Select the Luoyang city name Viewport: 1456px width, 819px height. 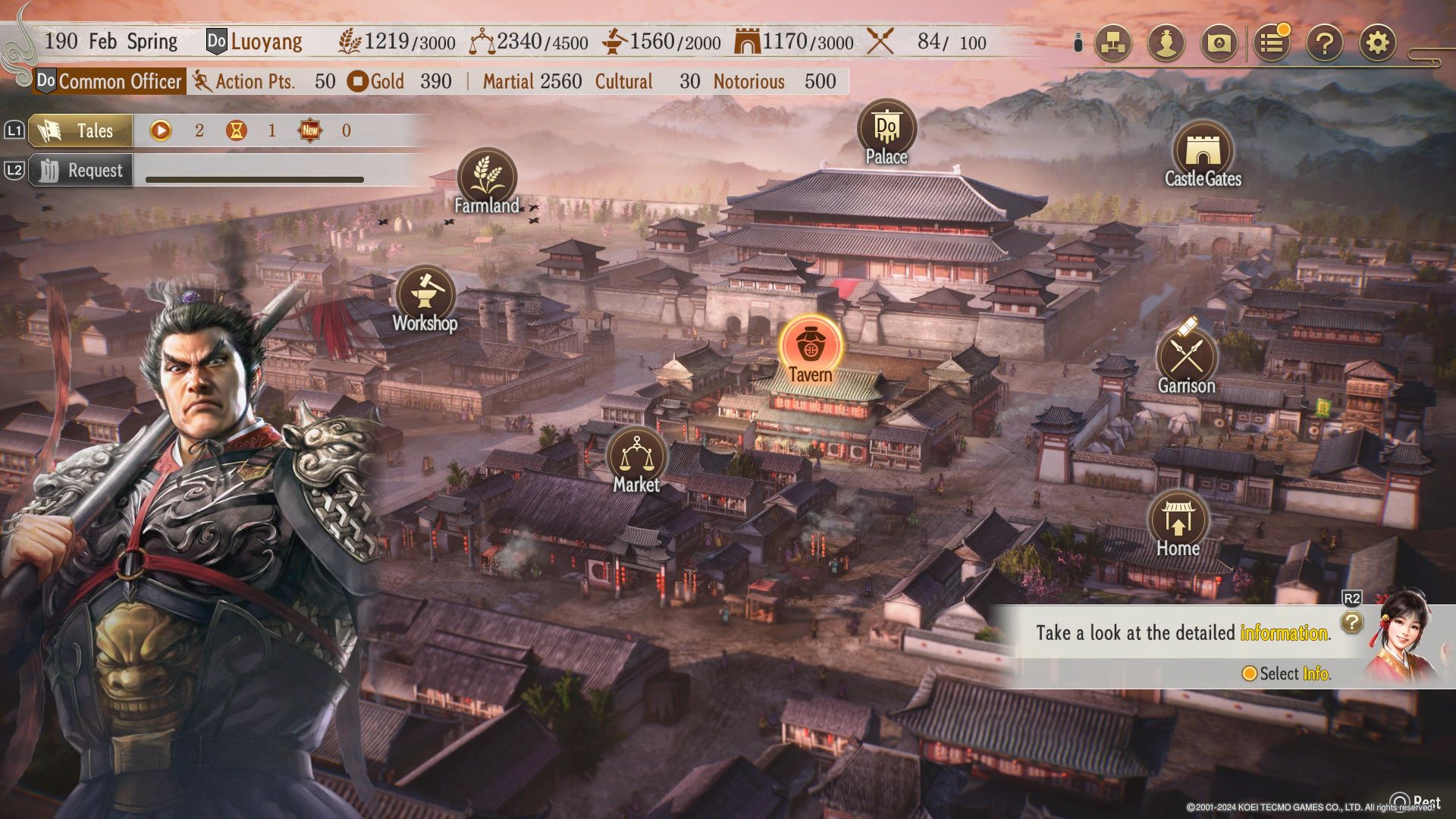pyautogui.click(x=266, y=41)
